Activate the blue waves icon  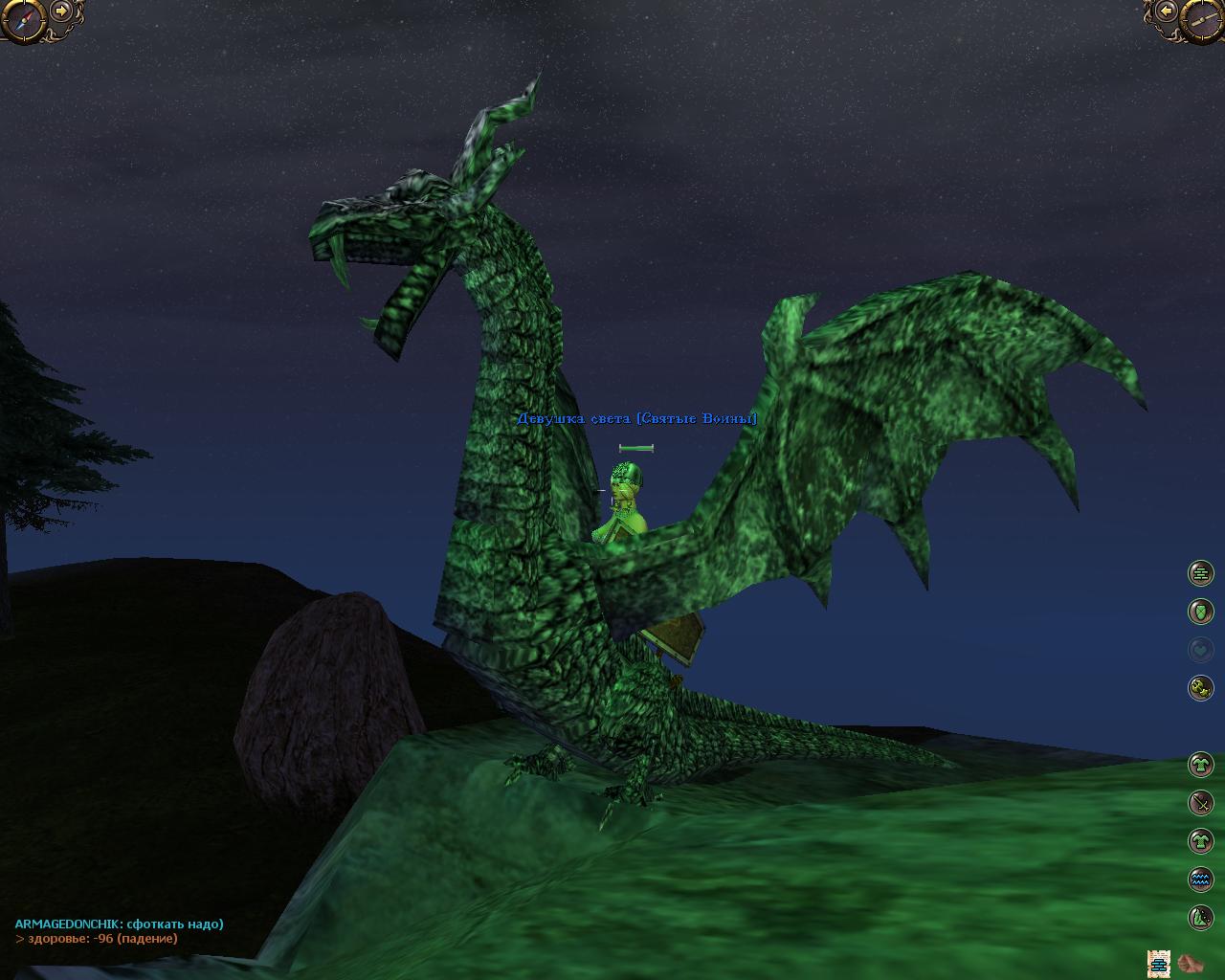[x=1200, y=879]
